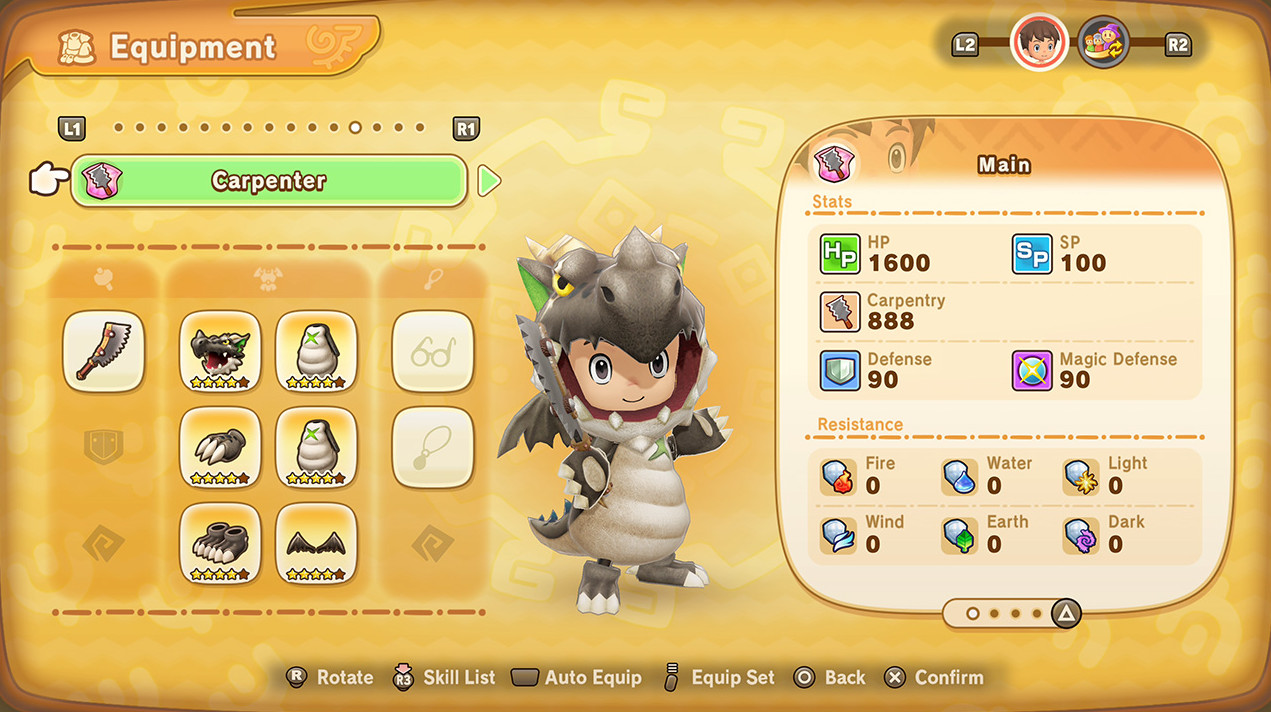
Task: Select the Carpenter life bar
Action: point(268,181)
